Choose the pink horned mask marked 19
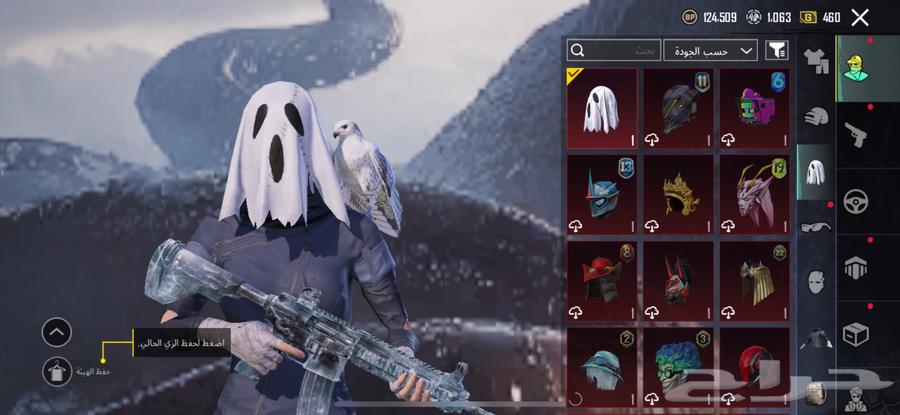This screenshot has height=415, width=900. point(755,194)
